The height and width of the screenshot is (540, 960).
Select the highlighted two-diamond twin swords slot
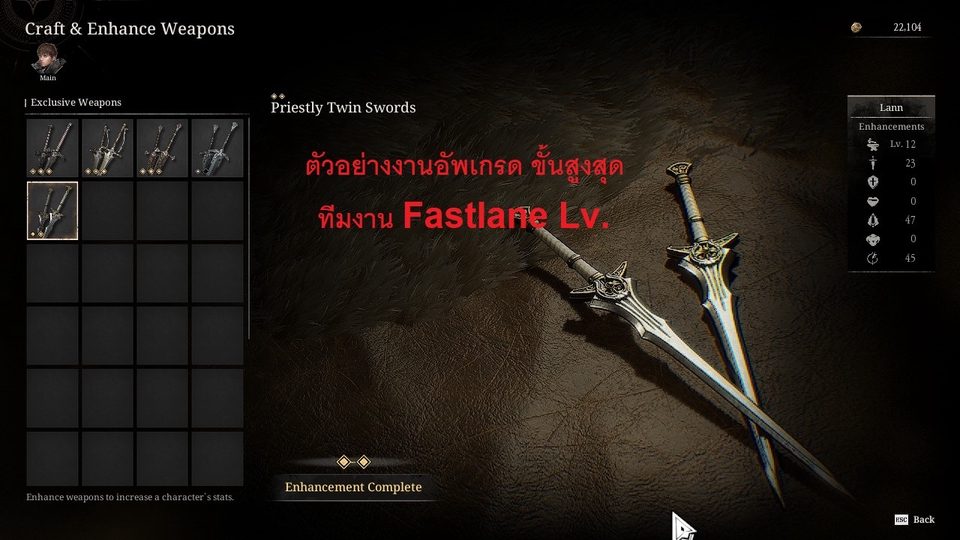[52, 210]
